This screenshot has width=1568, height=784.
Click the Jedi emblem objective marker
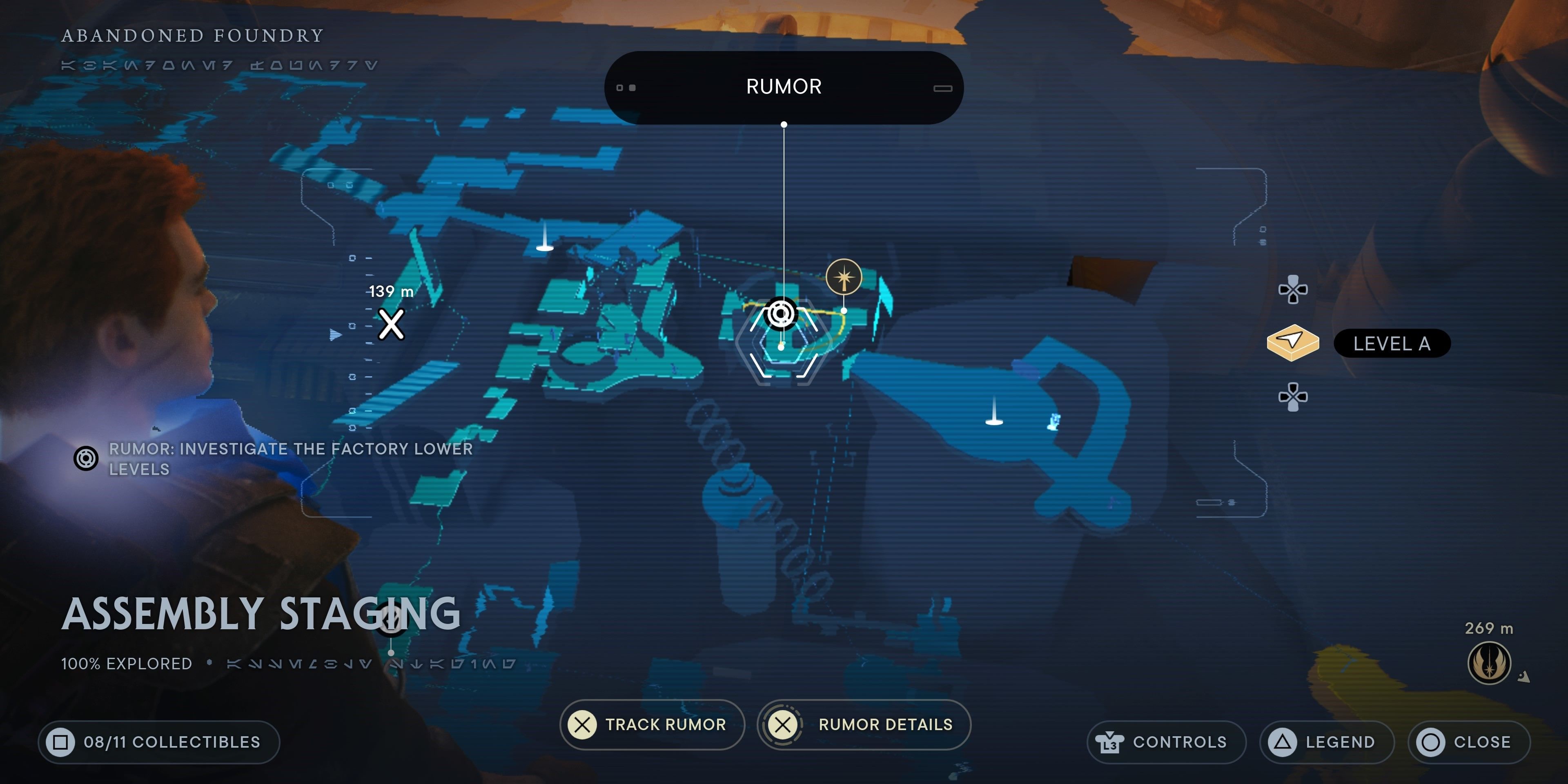pos(1489,663)
